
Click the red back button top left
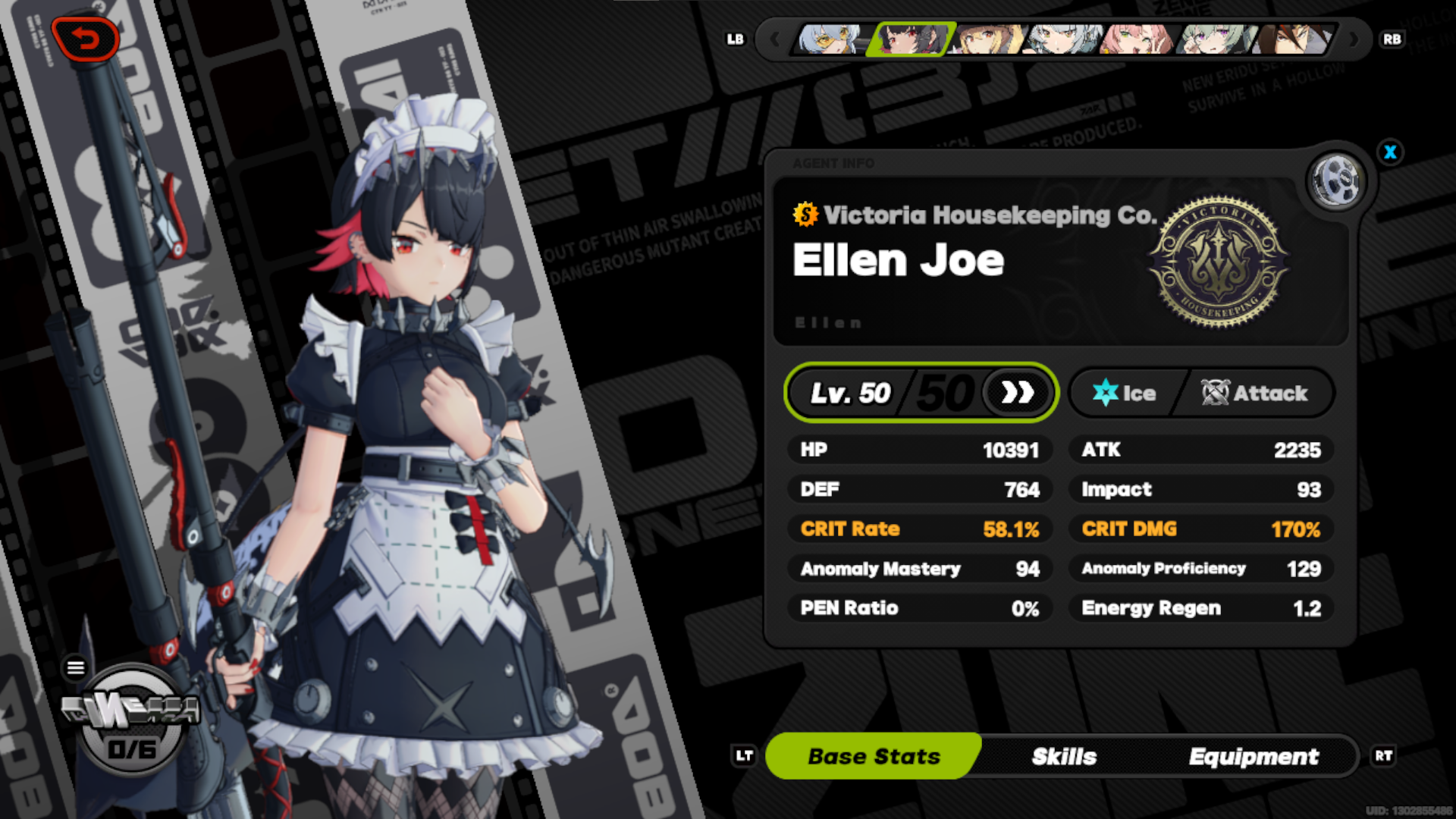[x=86, y=39]
